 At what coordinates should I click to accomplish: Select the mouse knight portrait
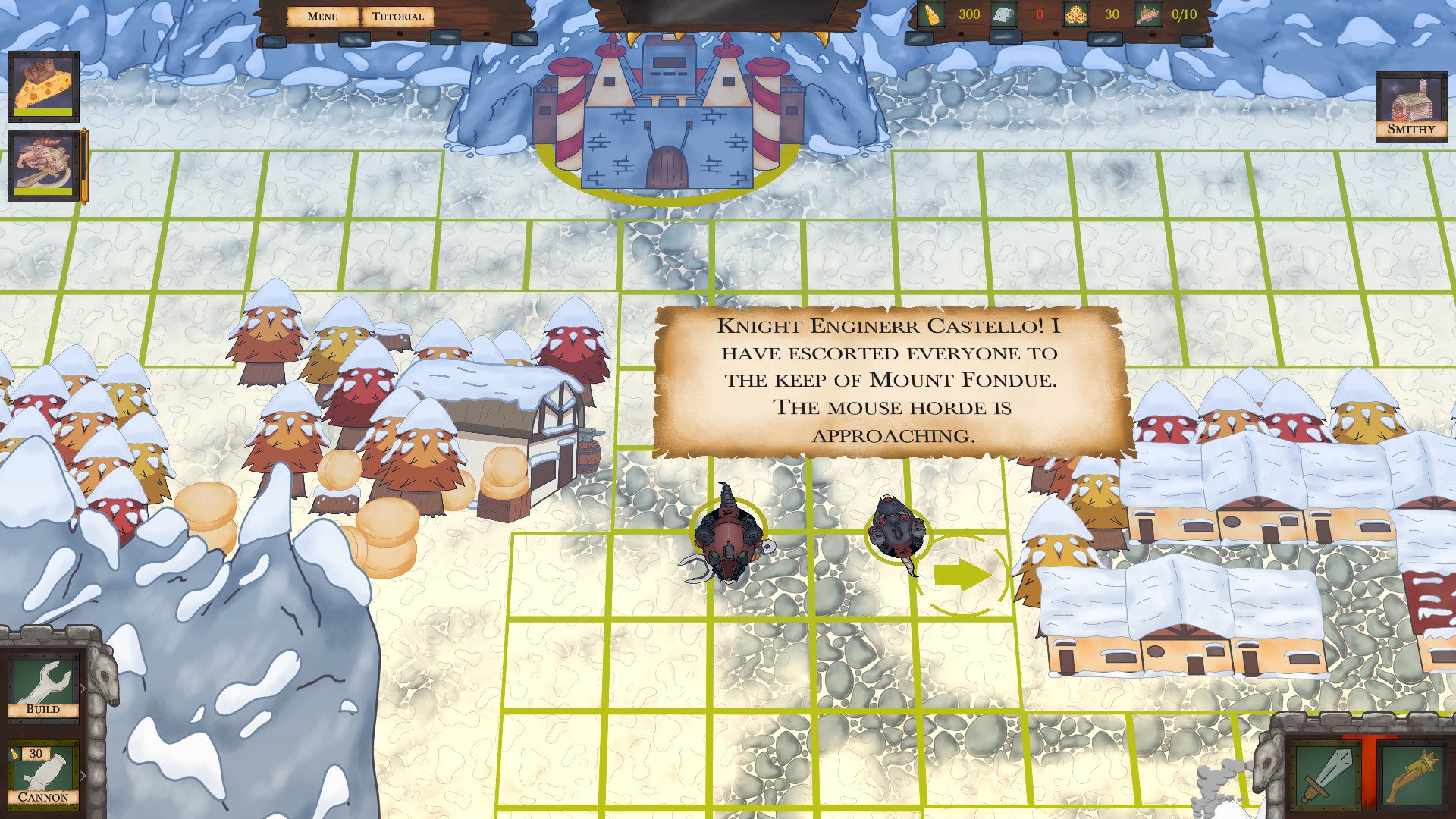[43, 166]
